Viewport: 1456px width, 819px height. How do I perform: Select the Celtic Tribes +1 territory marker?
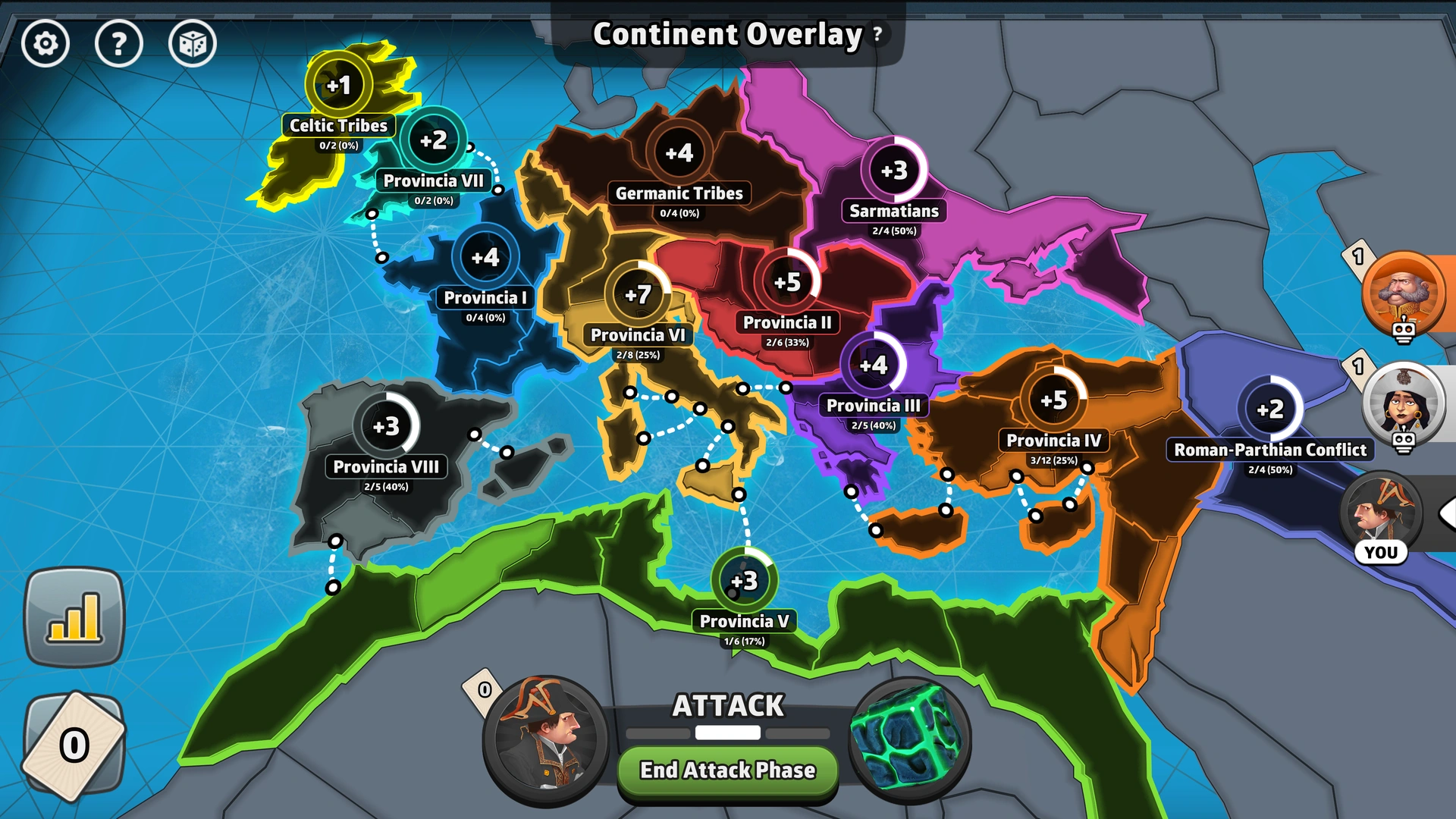(340, 87)
